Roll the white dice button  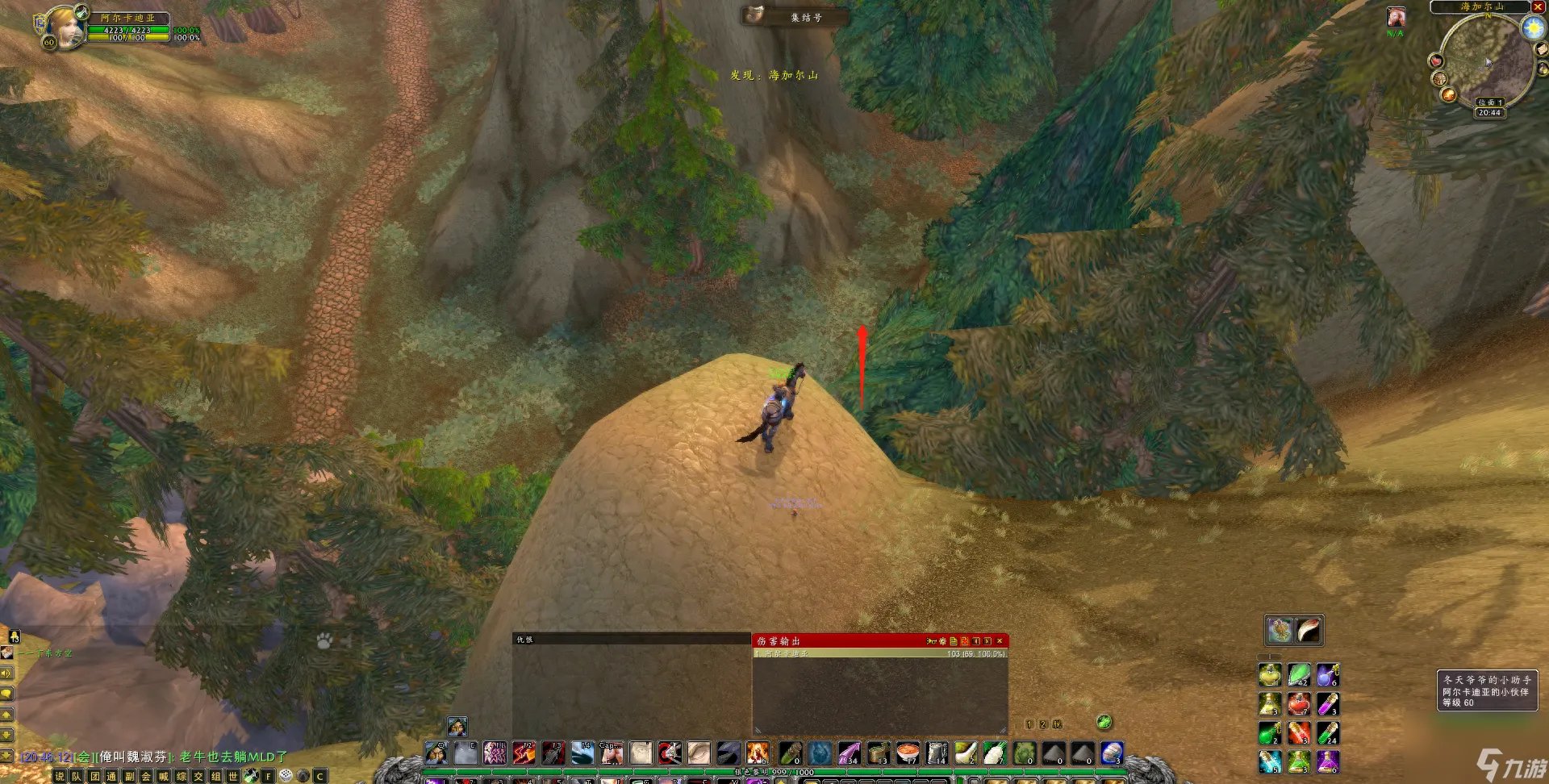pos(286,775)
